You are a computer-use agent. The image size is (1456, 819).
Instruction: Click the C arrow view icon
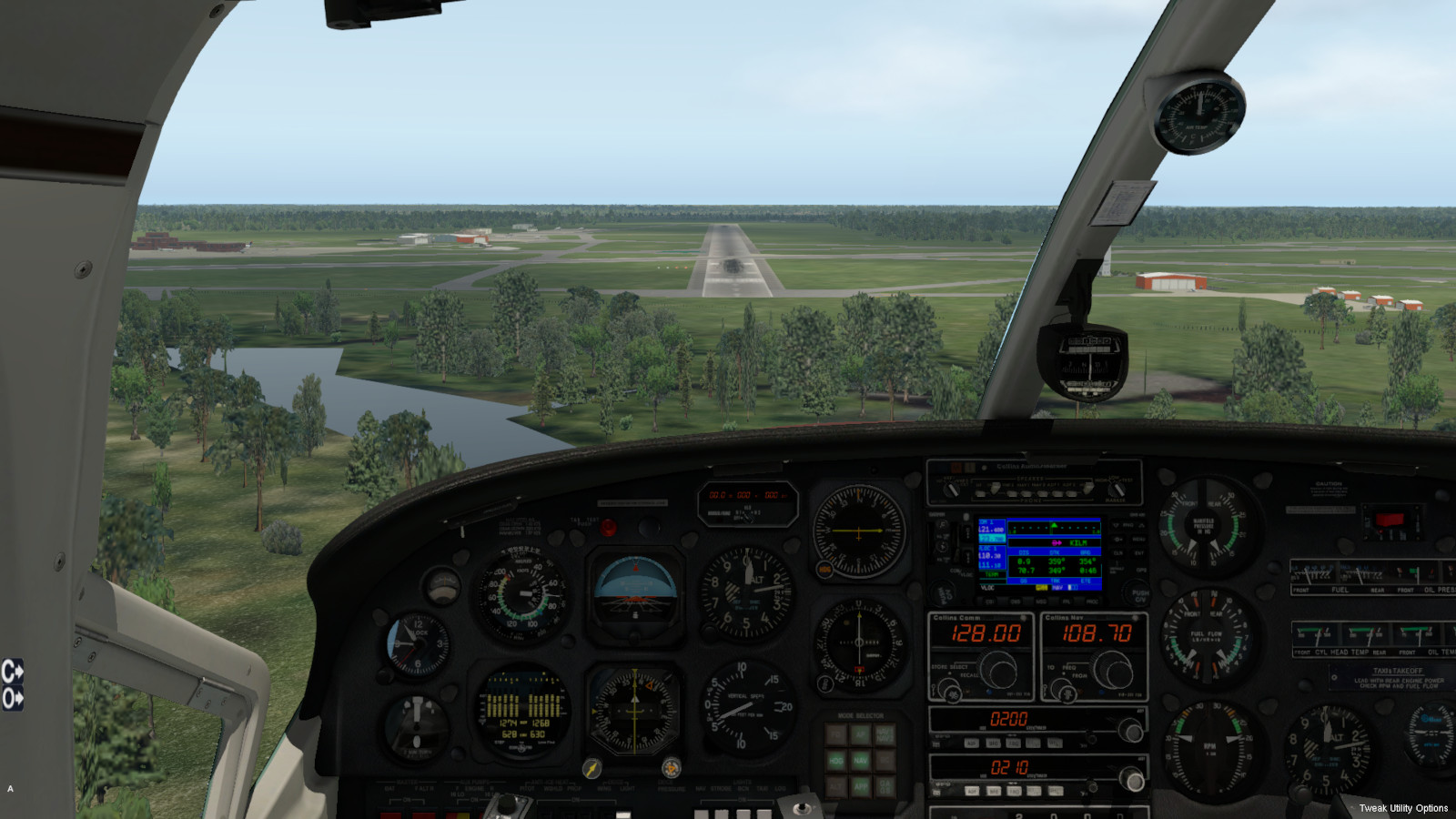pyautogui.click(x=12, y=672)
